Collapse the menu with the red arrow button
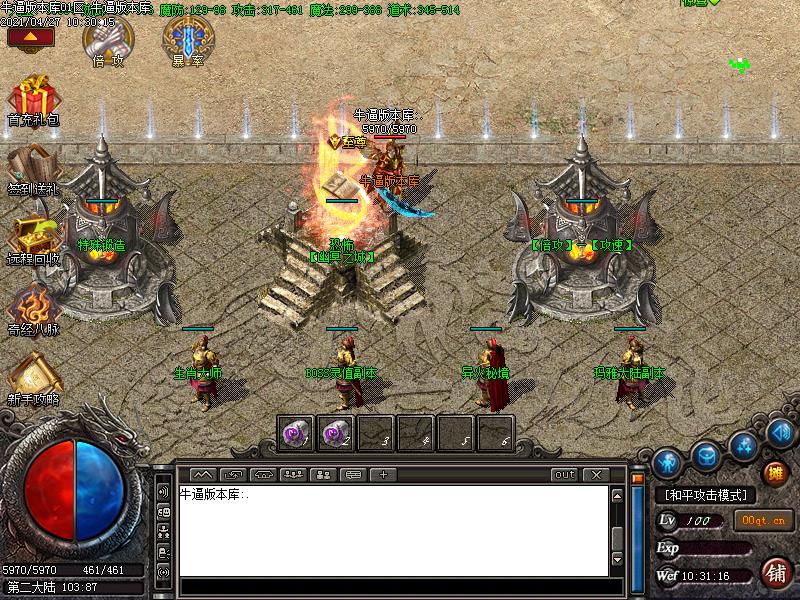Viewport: 800px width, 600px height. point(30,38)
